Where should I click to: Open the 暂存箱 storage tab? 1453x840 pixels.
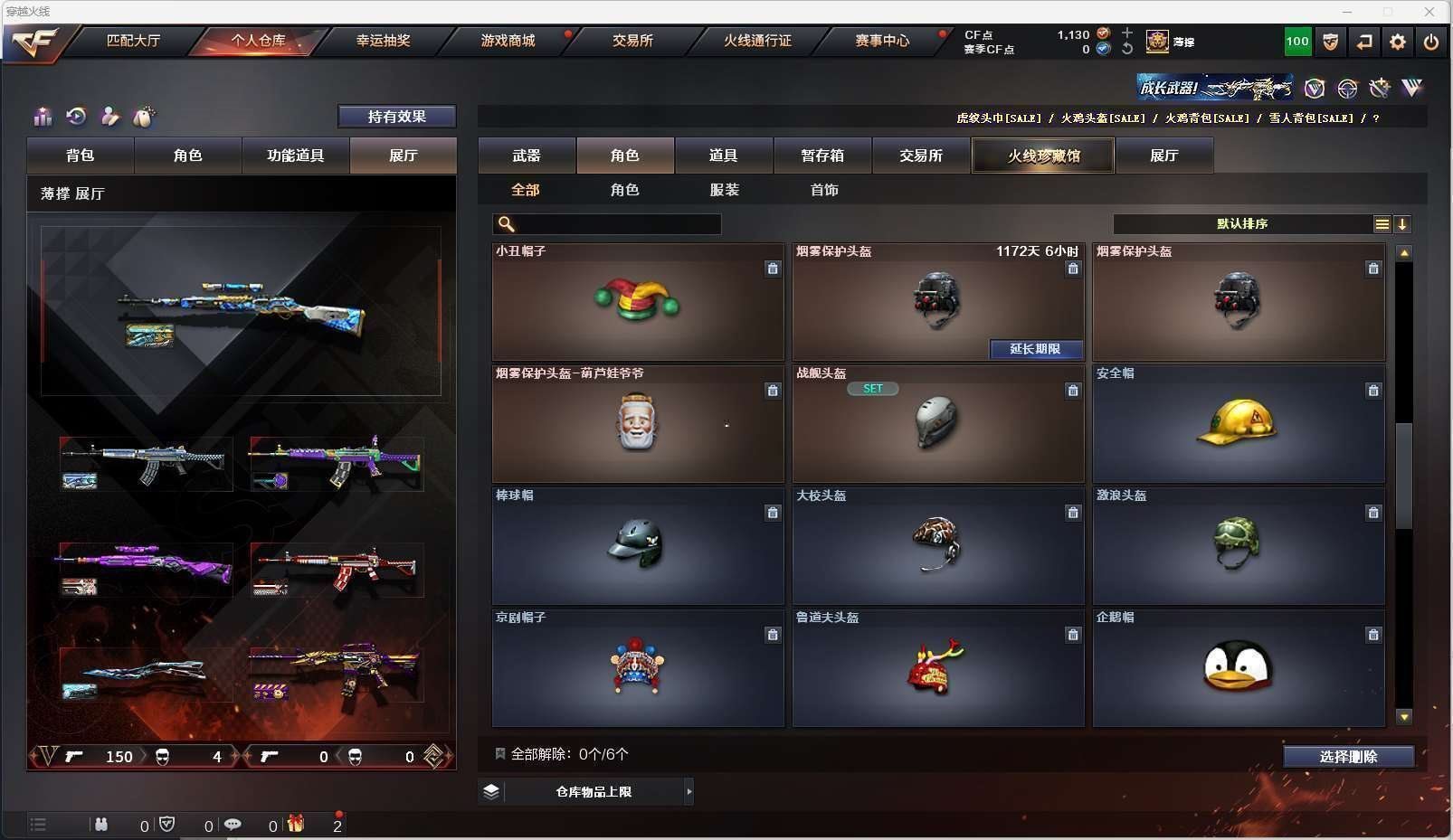tap(822, 156)
